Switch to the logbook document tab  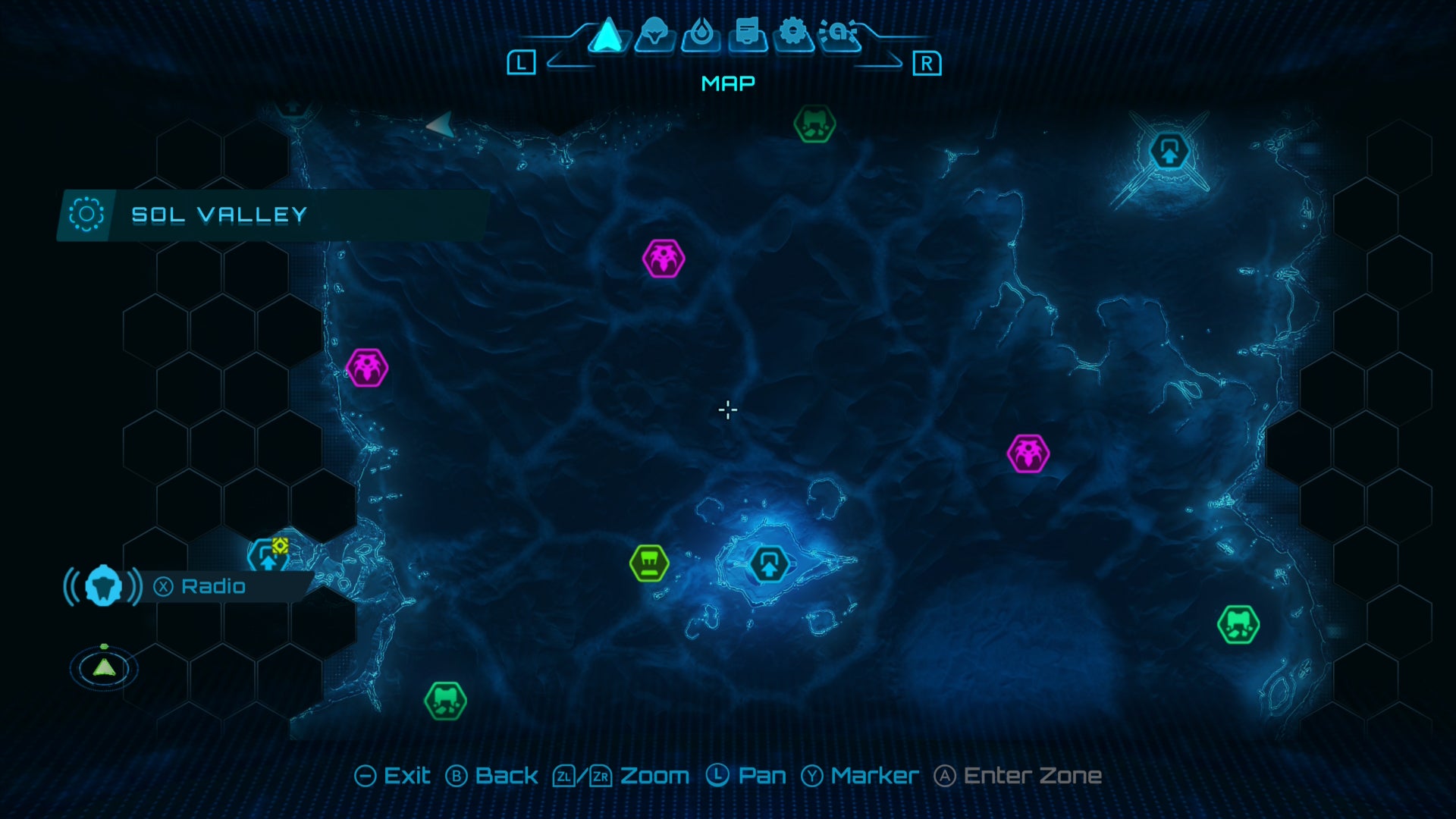tap(748, 34)
